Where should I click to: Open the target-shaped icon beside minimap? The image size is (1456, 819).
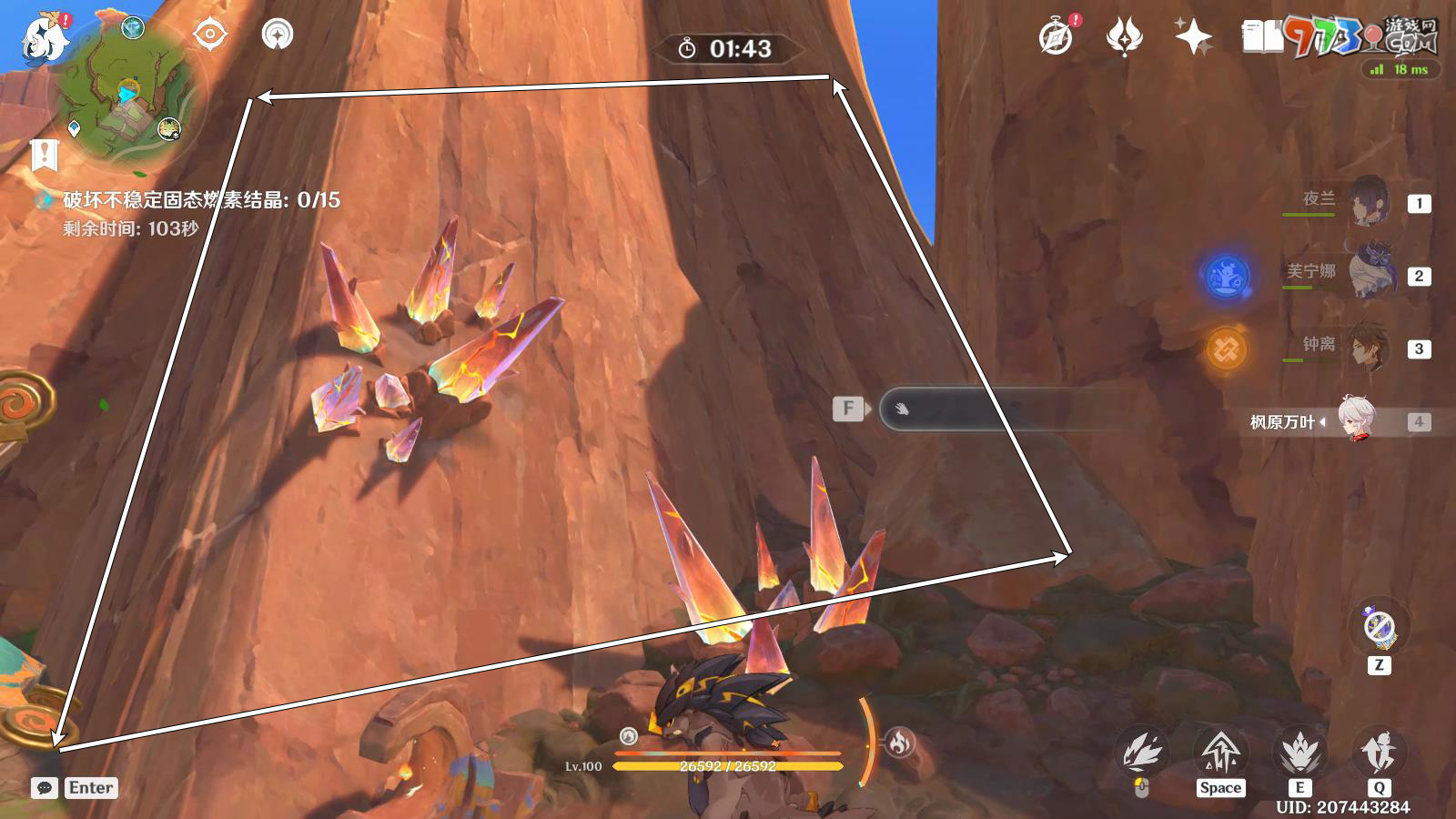210,35
